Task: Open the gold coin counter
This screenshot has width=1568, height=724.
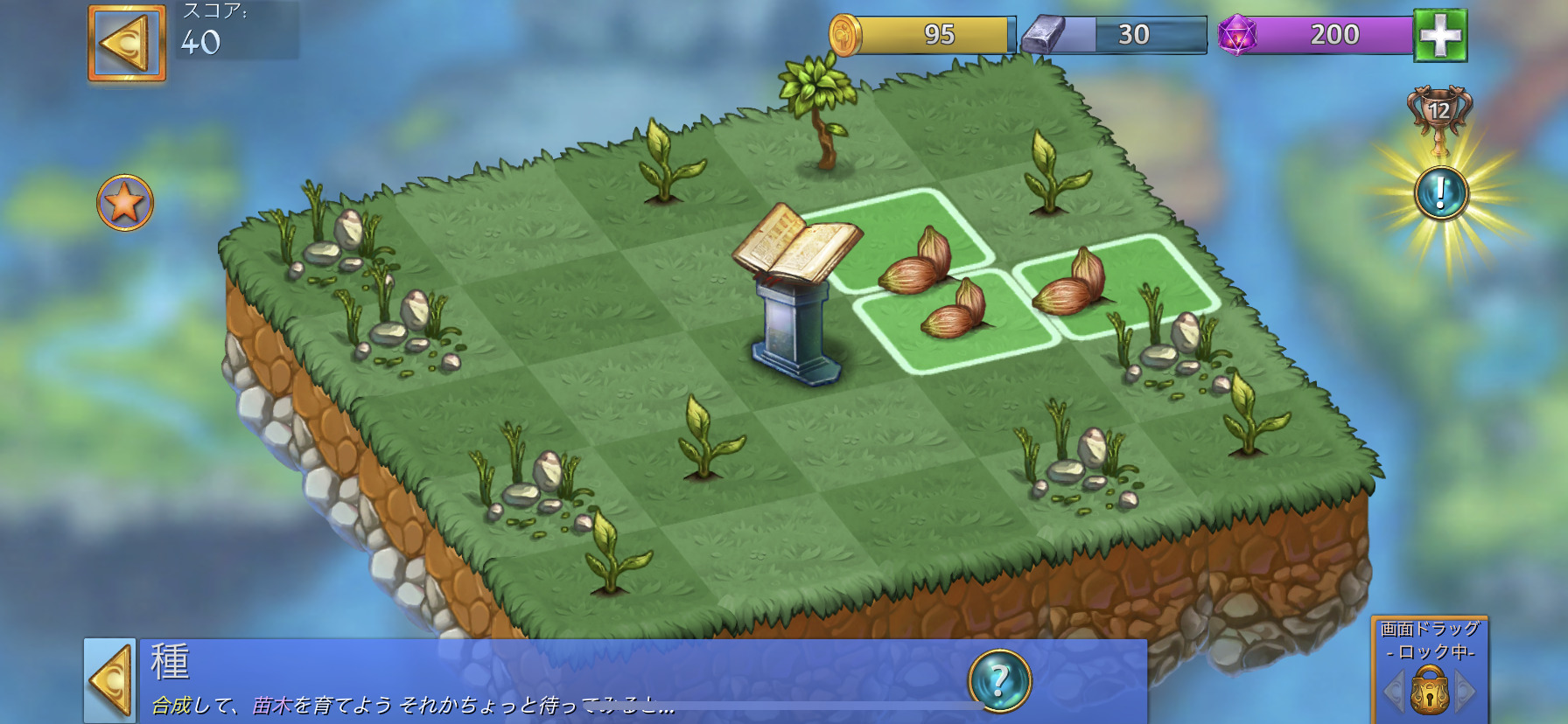Action: 922,35
